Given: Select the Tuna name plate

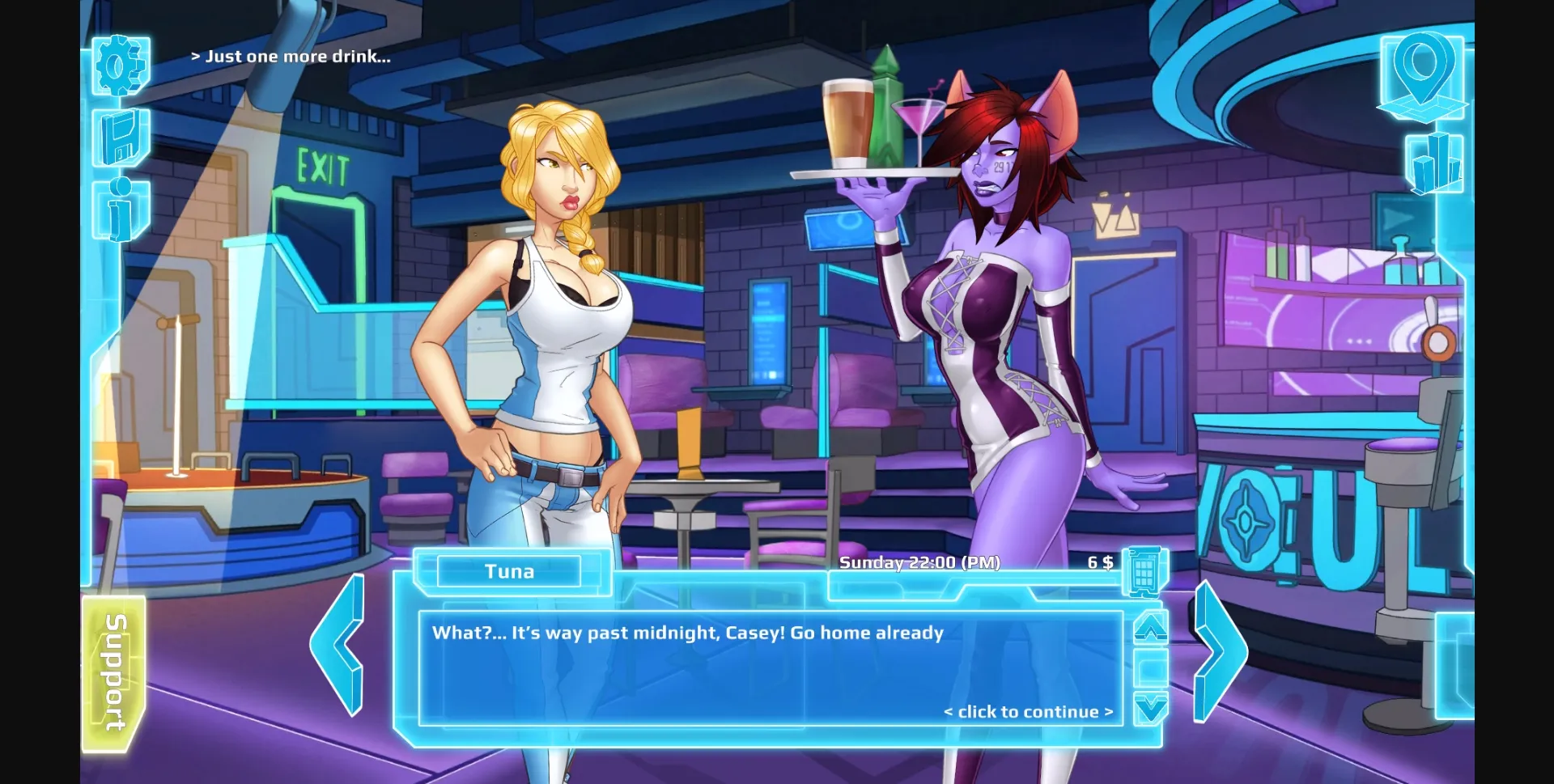Looking at the screenshot, I should tap(512, 571).
